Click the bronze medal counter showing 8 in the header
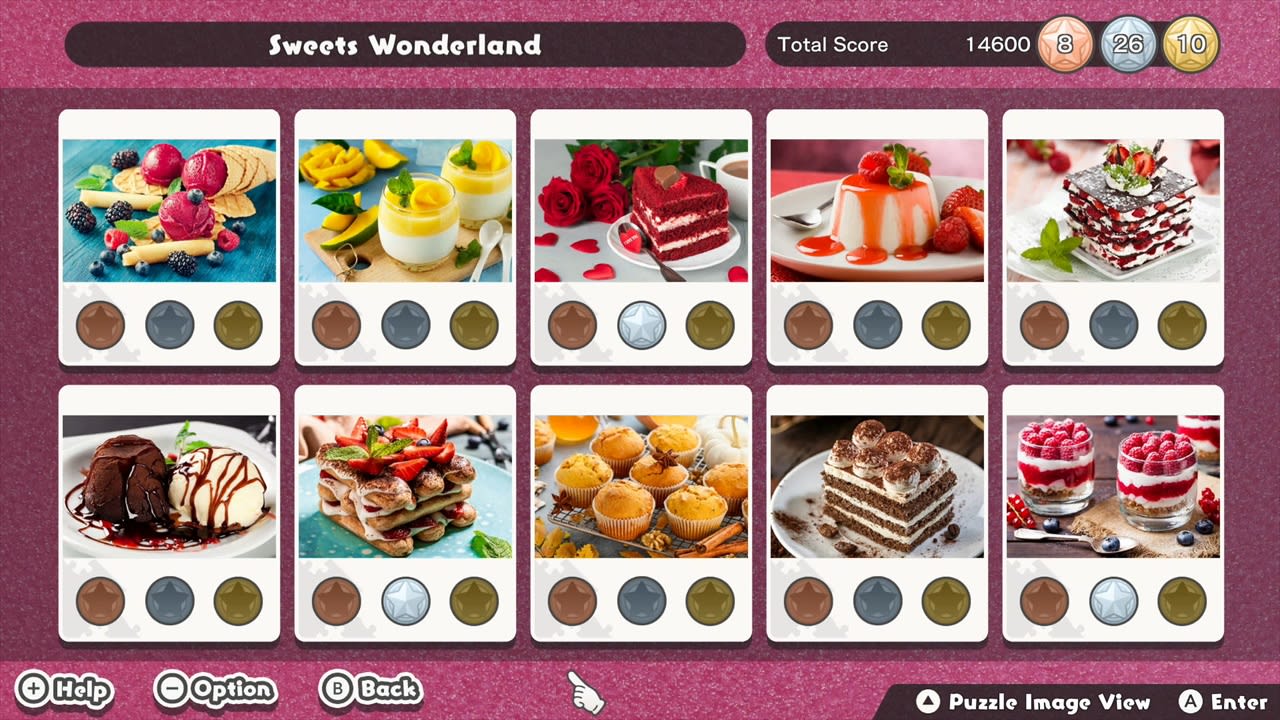This screenshot has height=720, width=1280. coord(1063,44)
